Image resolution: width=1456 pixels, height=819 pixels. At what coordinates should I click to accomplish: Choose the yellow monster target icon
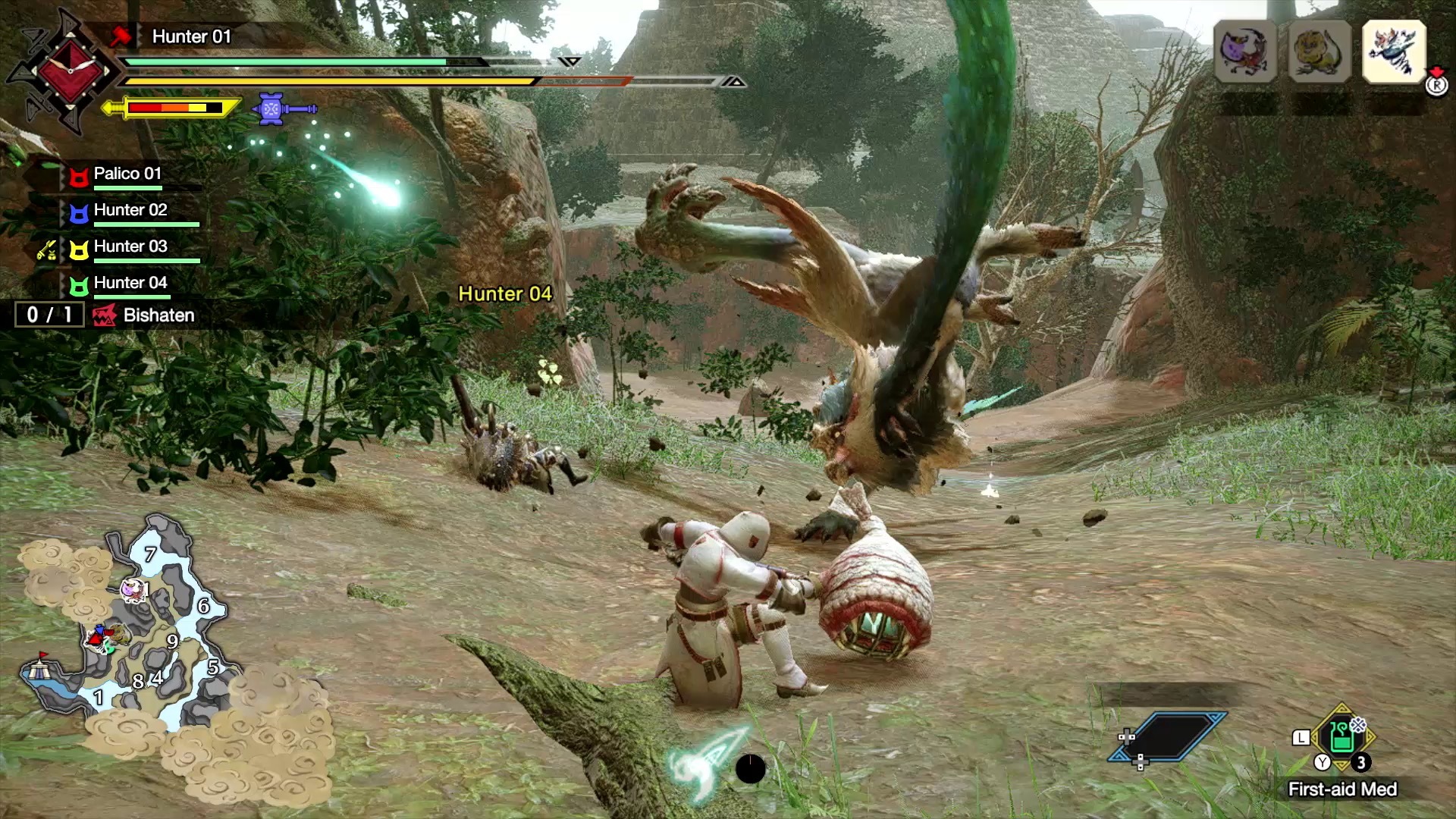point(1319,52)
